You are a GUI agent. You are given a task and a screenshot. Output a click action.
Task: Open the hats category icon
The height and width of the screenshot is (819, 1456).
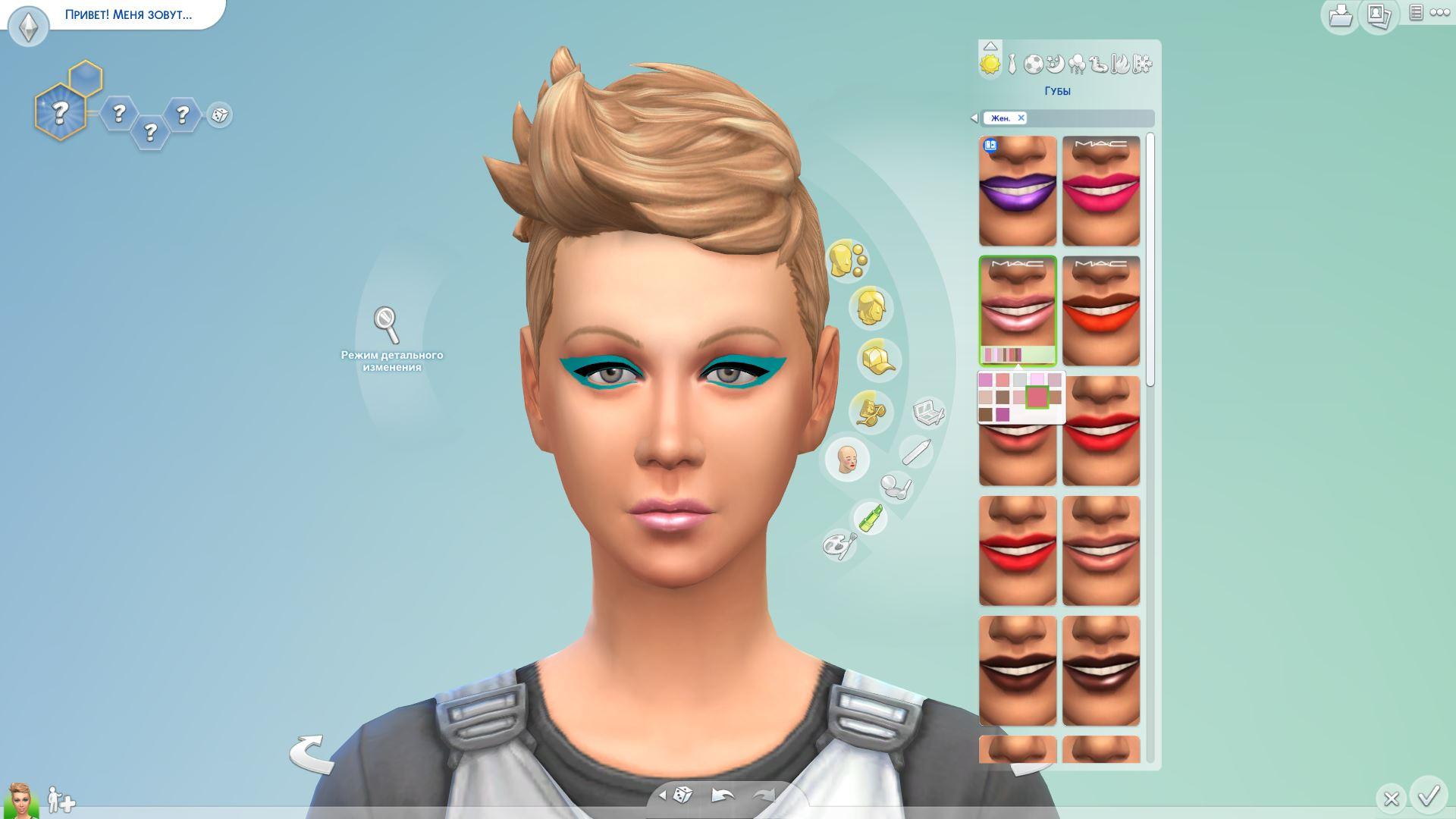tap(878, 359)
